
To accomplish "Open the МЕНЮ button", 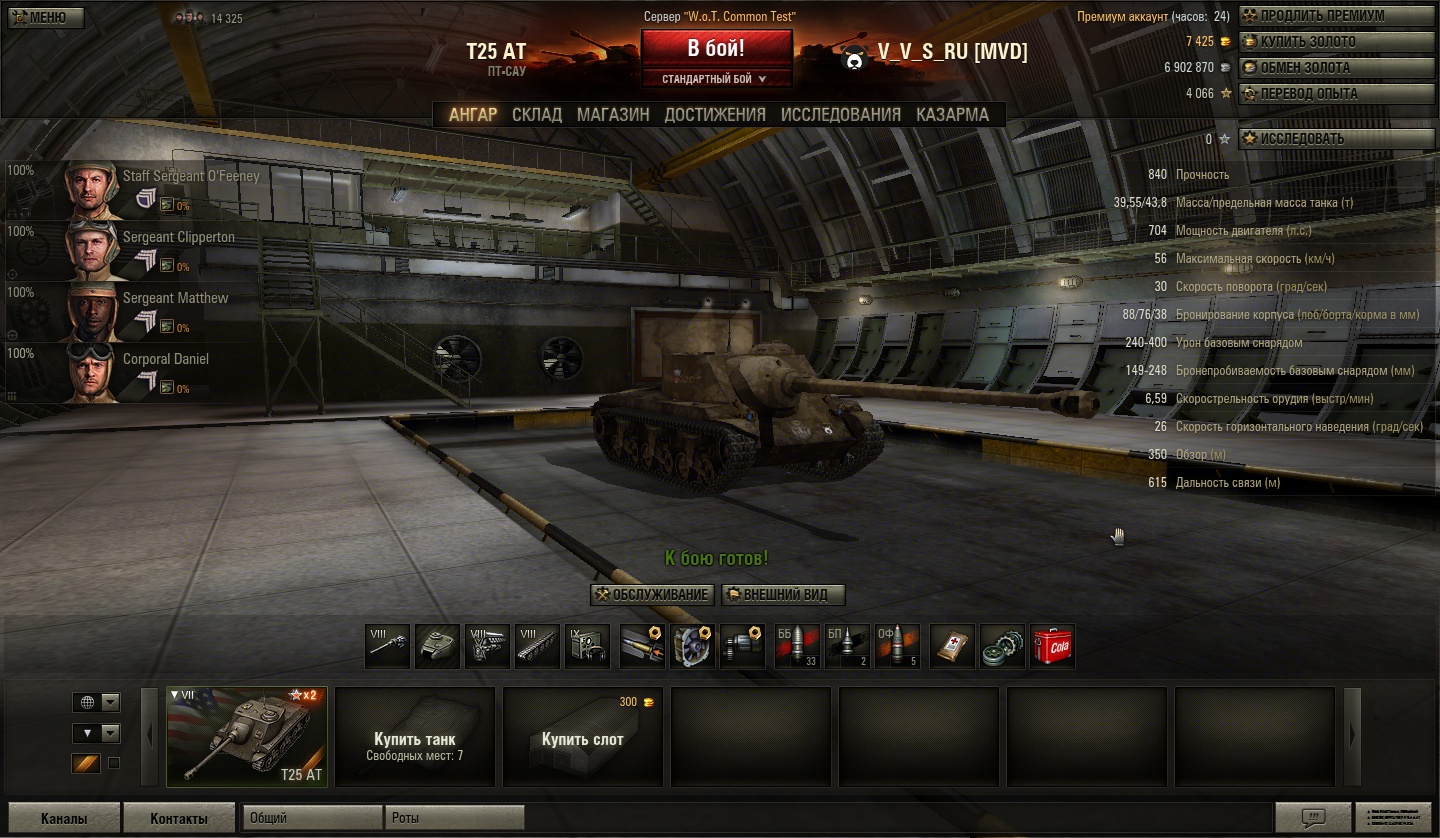I will 43,18.
